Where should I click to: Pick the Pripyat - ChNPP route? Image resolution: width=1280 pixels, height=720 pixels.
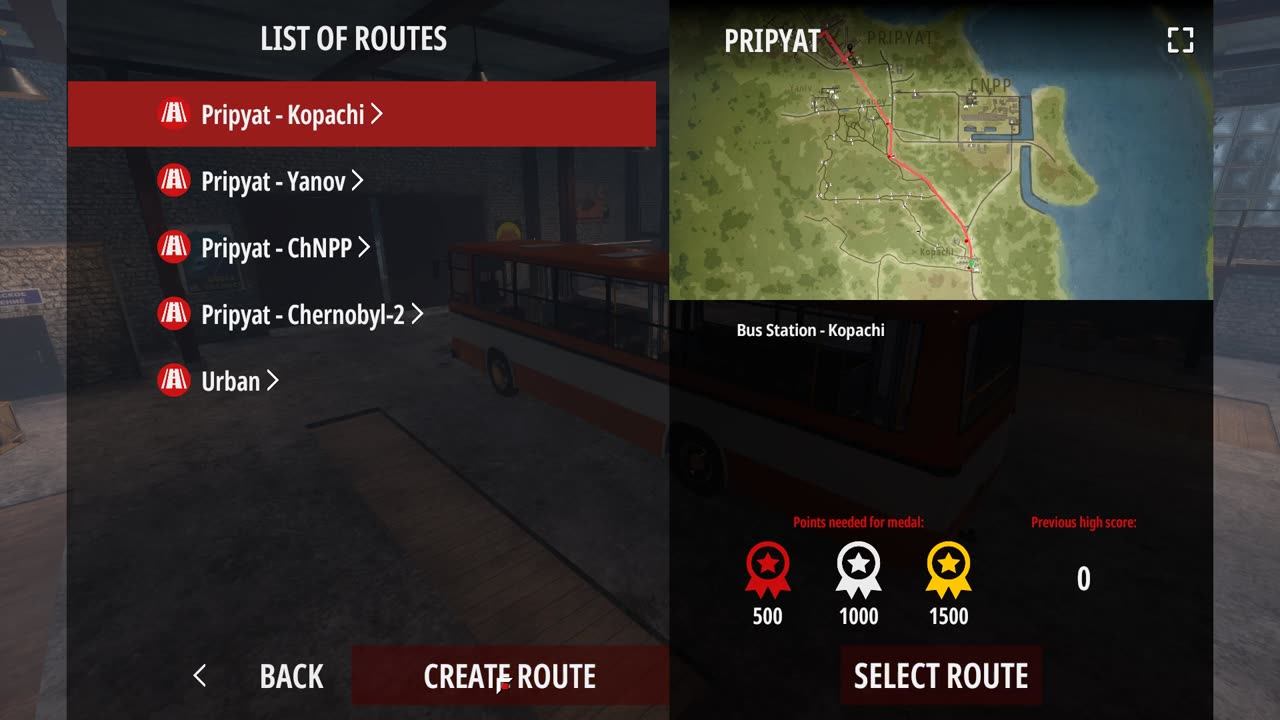277,247
